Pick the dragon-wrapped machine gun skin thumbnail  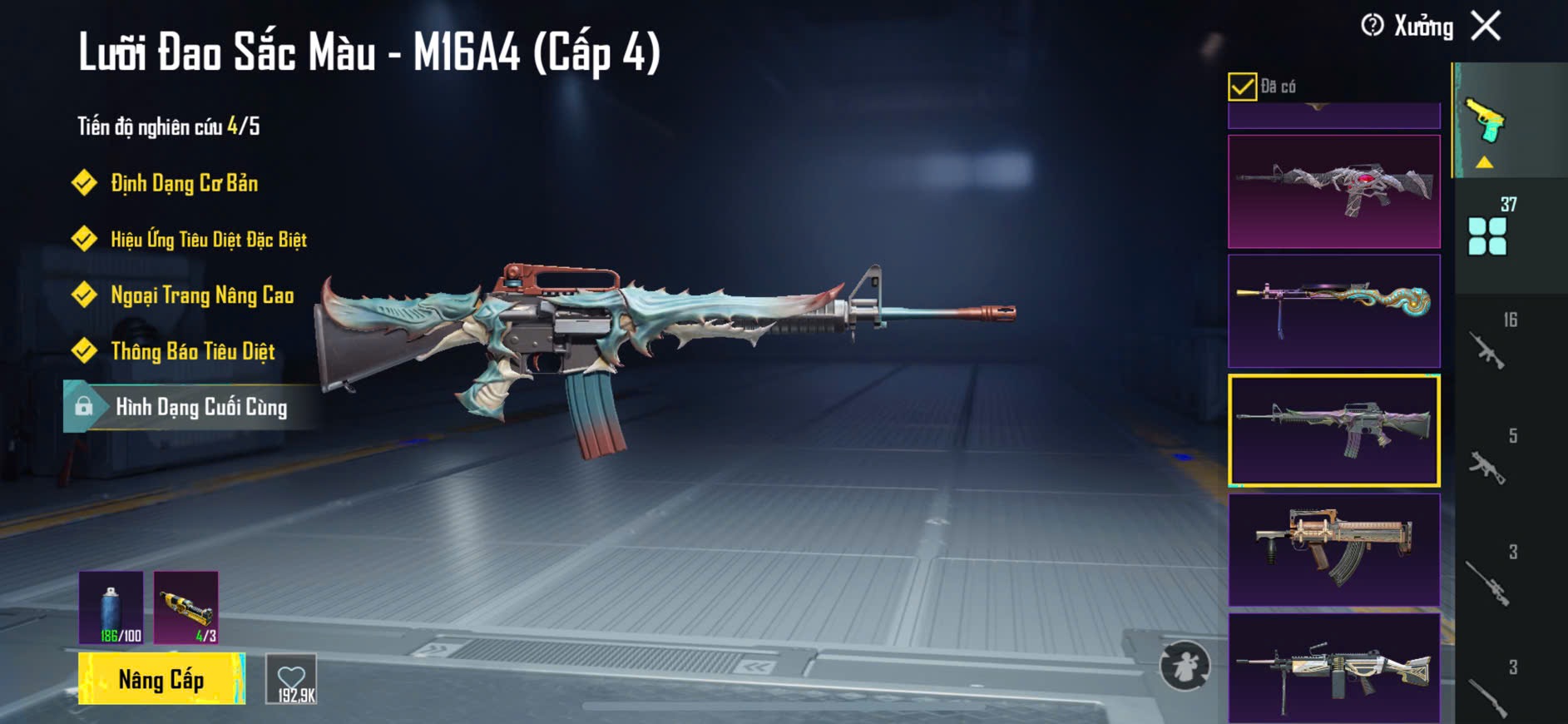tap(1333, 311)
